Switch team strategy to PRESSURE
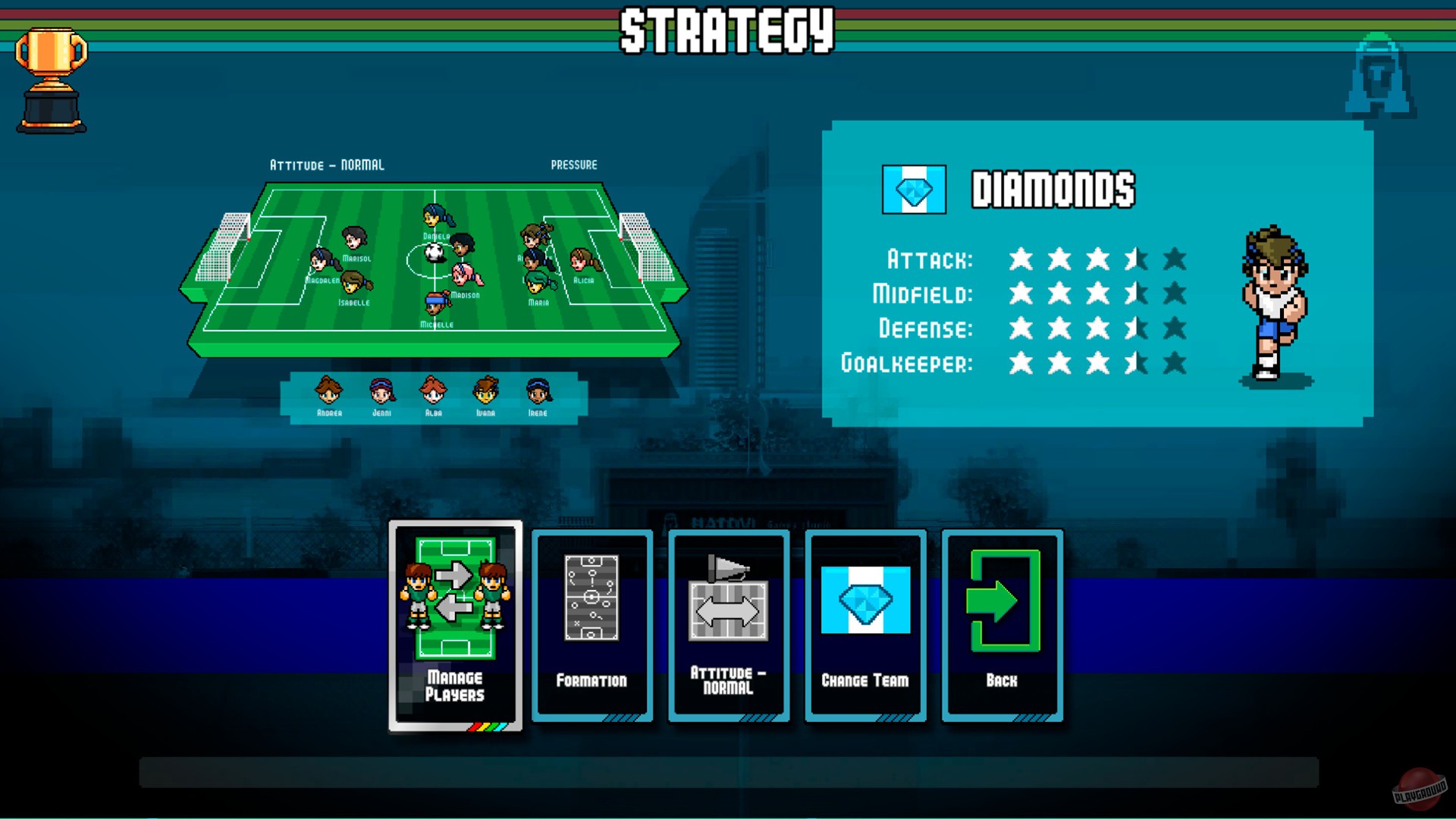The height and width of the screenshot is (819, 1456). pyautogui.click(x=574, y=165)
